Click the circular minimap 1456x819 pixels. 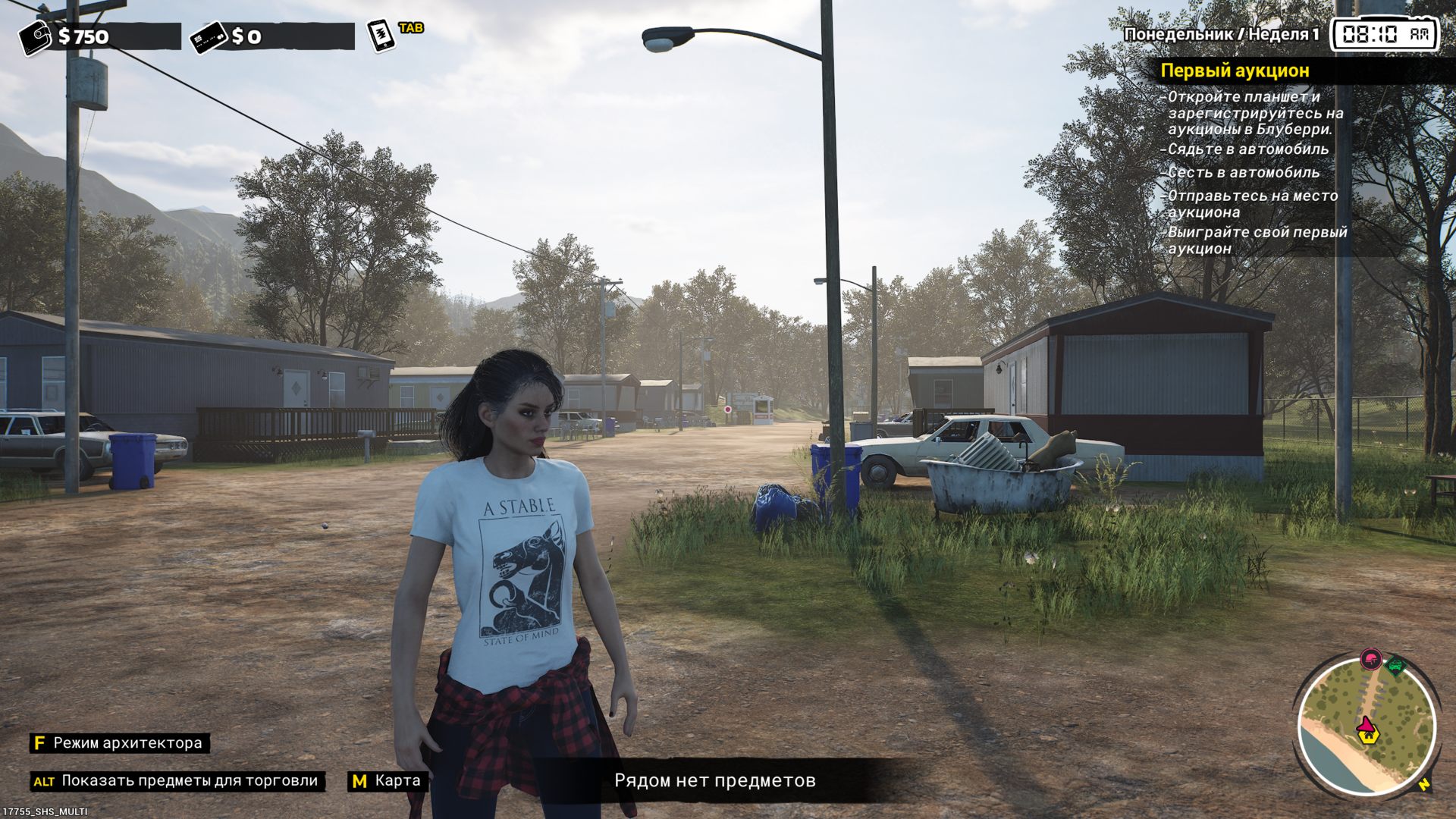[1367, 728]
